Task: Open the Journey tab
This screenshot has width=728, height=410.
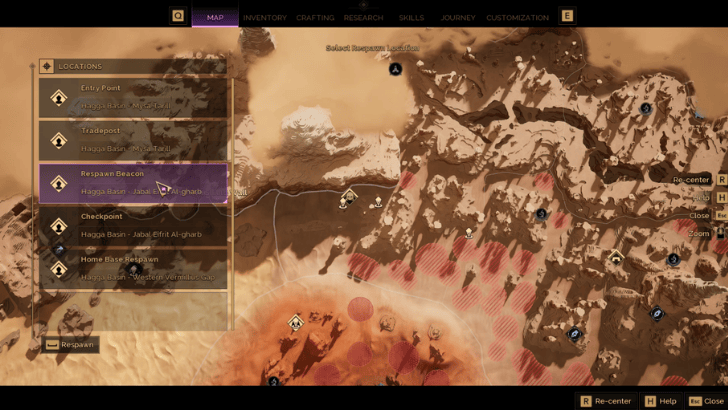Action: [458, 17]
